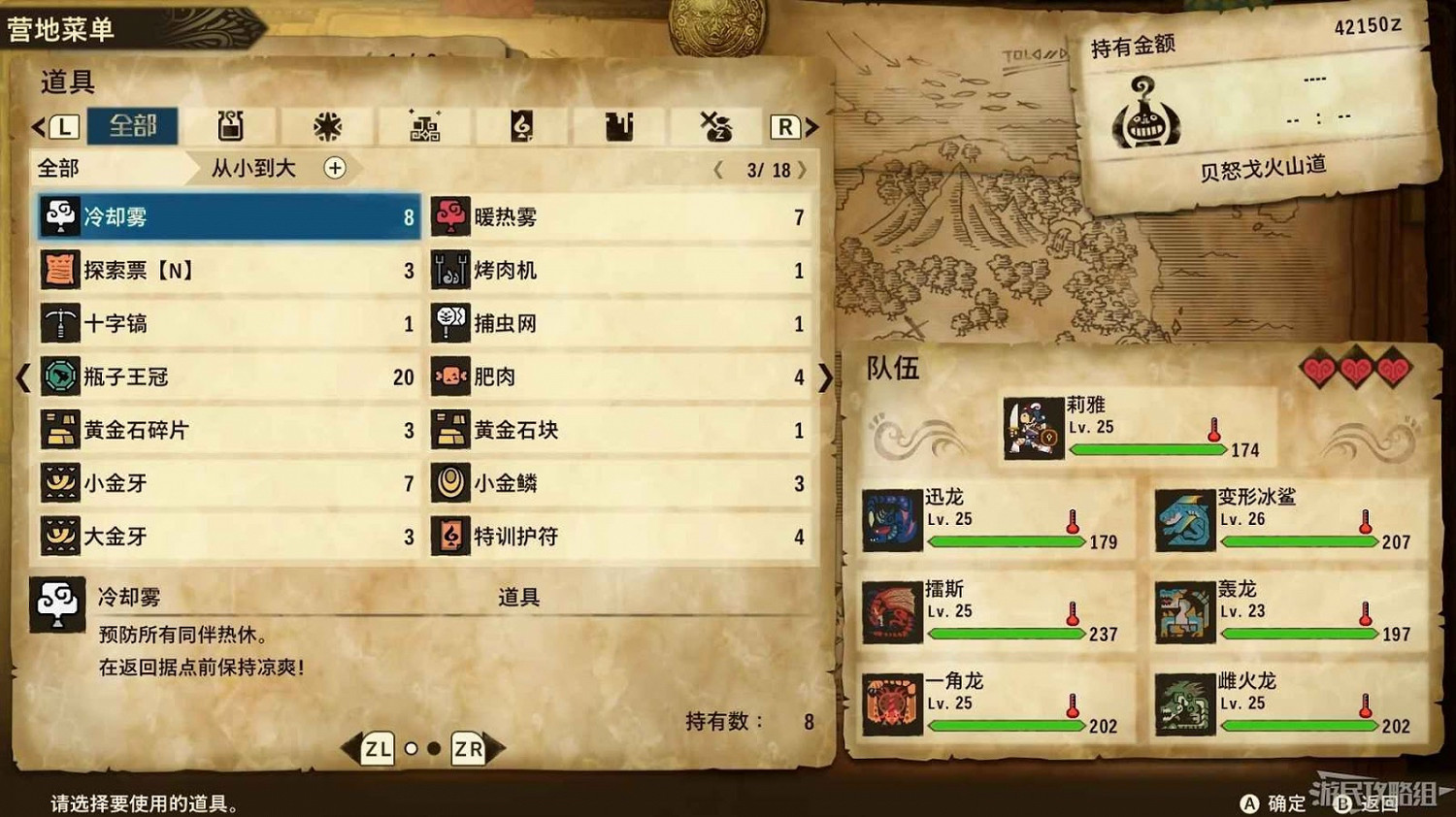Click the scroll item category icon
This screenshot has width=1456, height=817.
pyautogui.click(x=521, y=126)
